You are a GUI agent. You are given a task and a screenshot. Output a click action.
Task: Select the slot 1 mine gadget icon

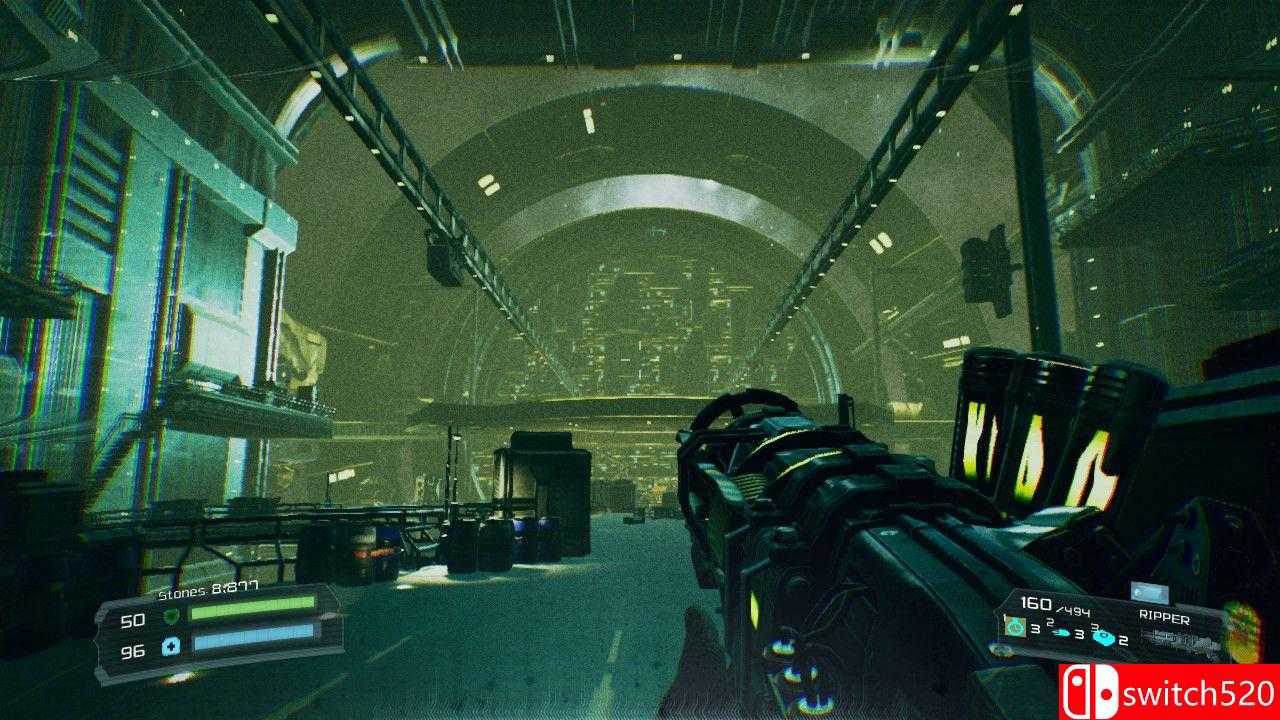[x=1015, y=629]
